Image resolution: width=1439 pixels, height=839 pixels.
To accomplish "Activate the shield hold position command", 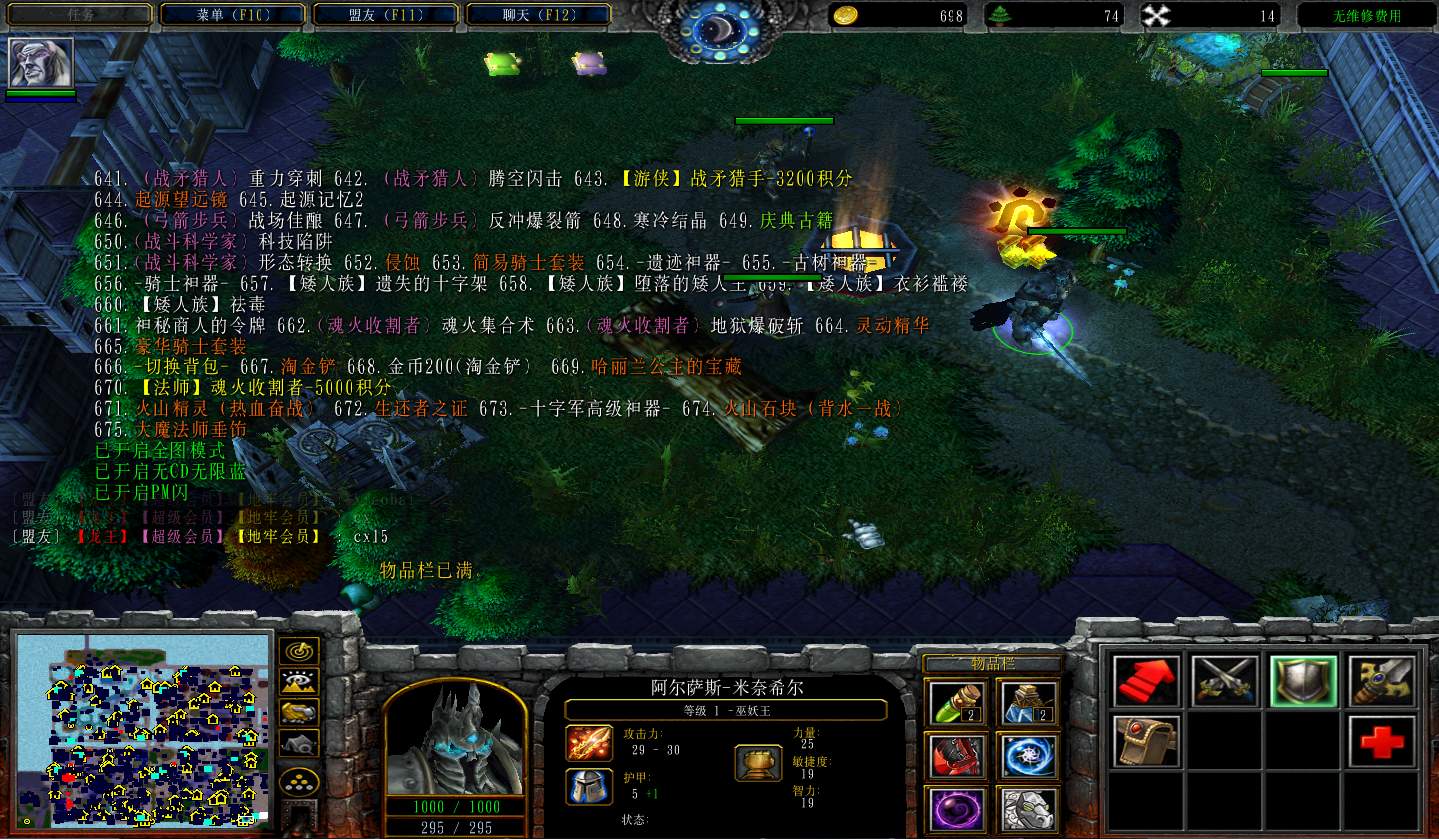I will click(x=1303, y=682).
